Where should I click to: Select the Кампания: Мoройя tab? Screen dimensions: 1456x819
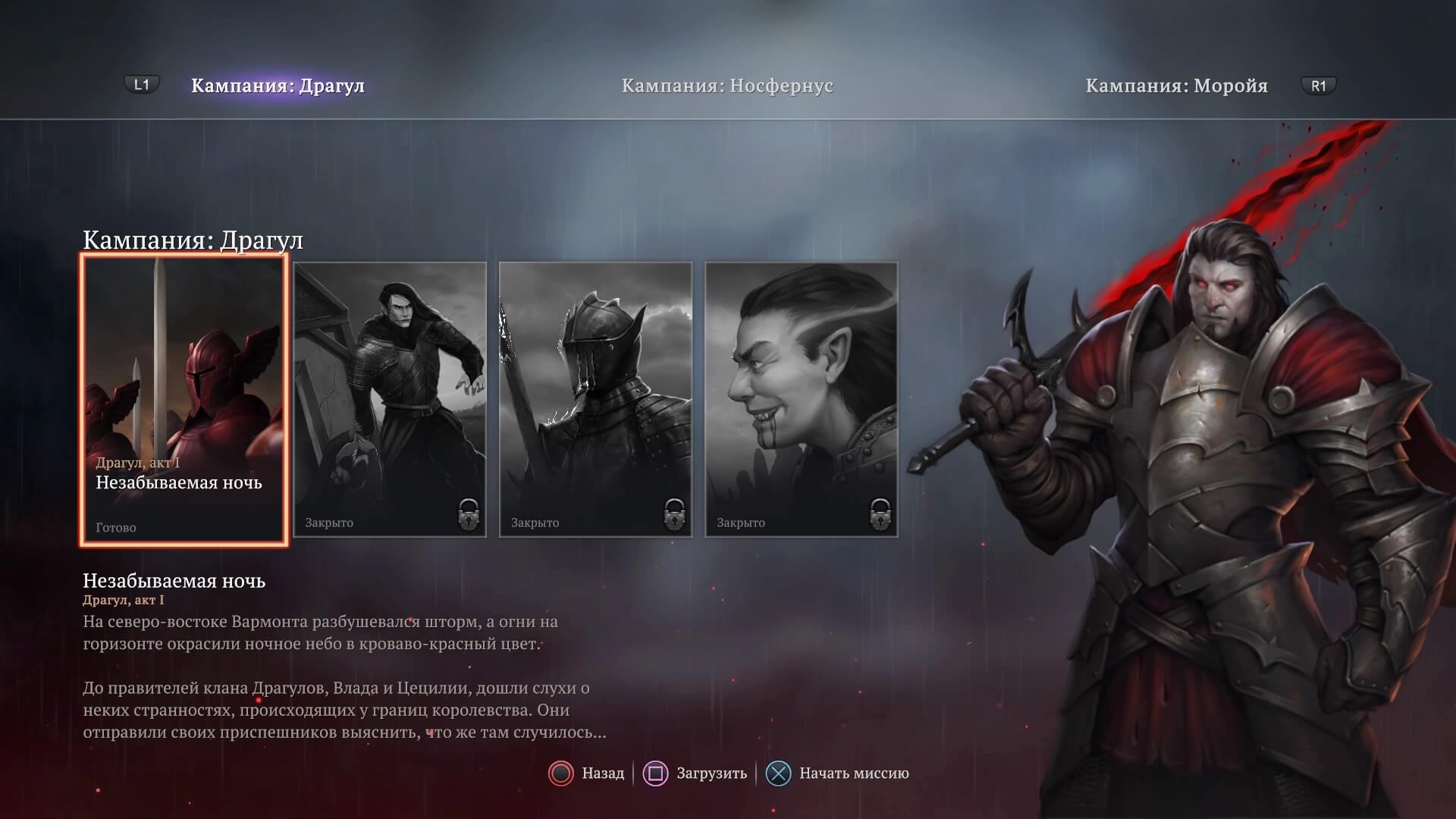tap(1176, 86)
